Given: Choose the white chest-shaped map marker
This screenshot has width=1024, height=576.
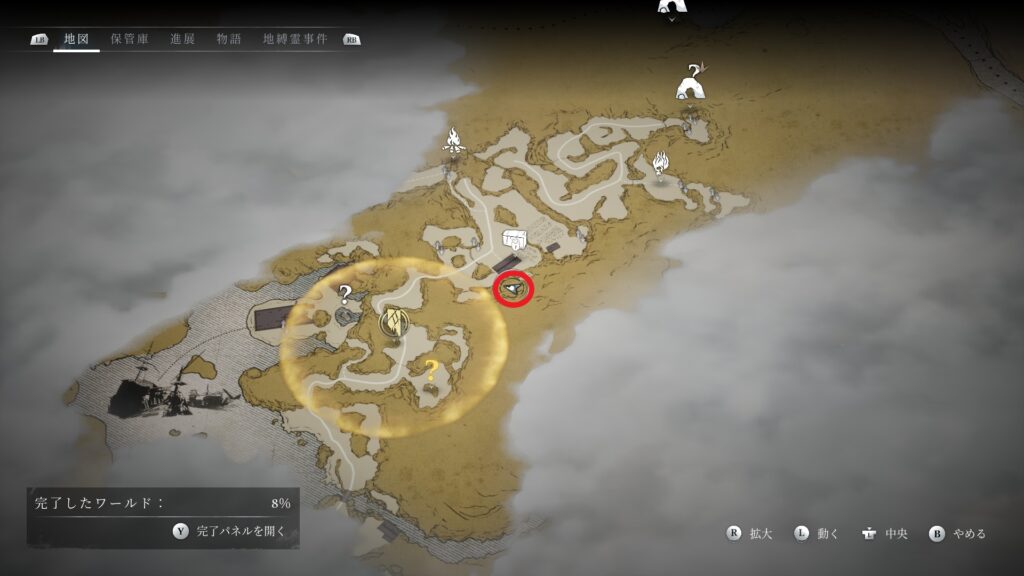Looking at the screenshot, I should [515, 240].
